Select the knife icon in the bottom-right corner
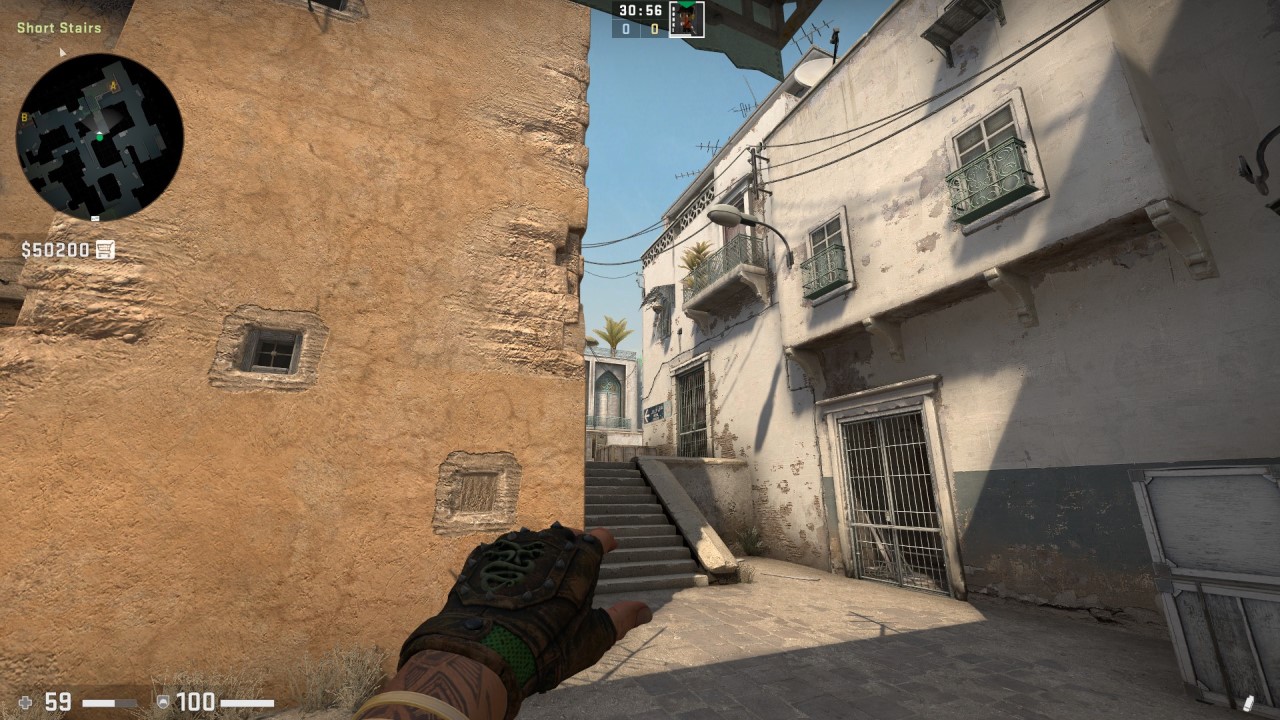1280x720 pixels. coord(1250,703)
